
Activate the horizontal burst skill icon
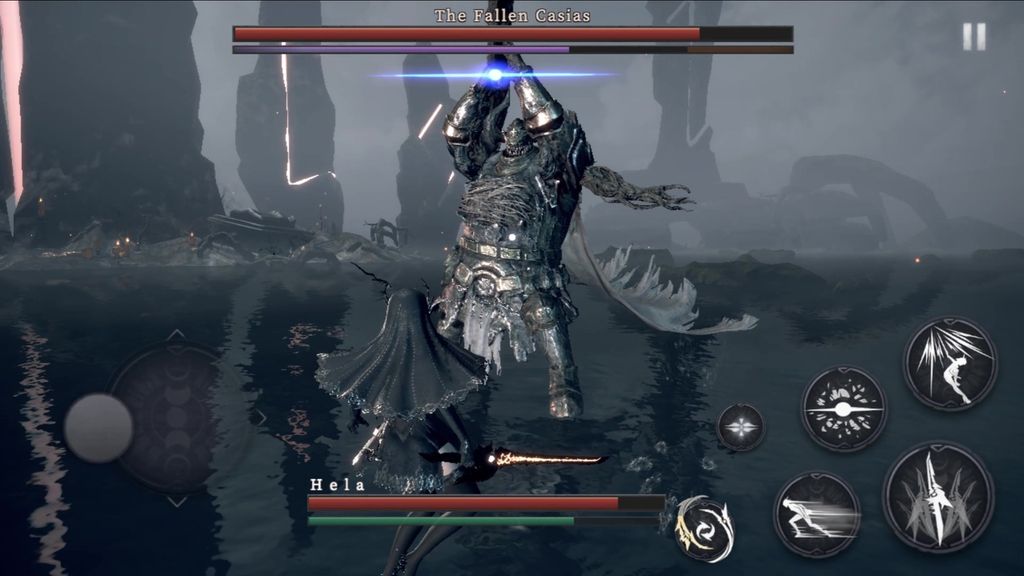843,408
